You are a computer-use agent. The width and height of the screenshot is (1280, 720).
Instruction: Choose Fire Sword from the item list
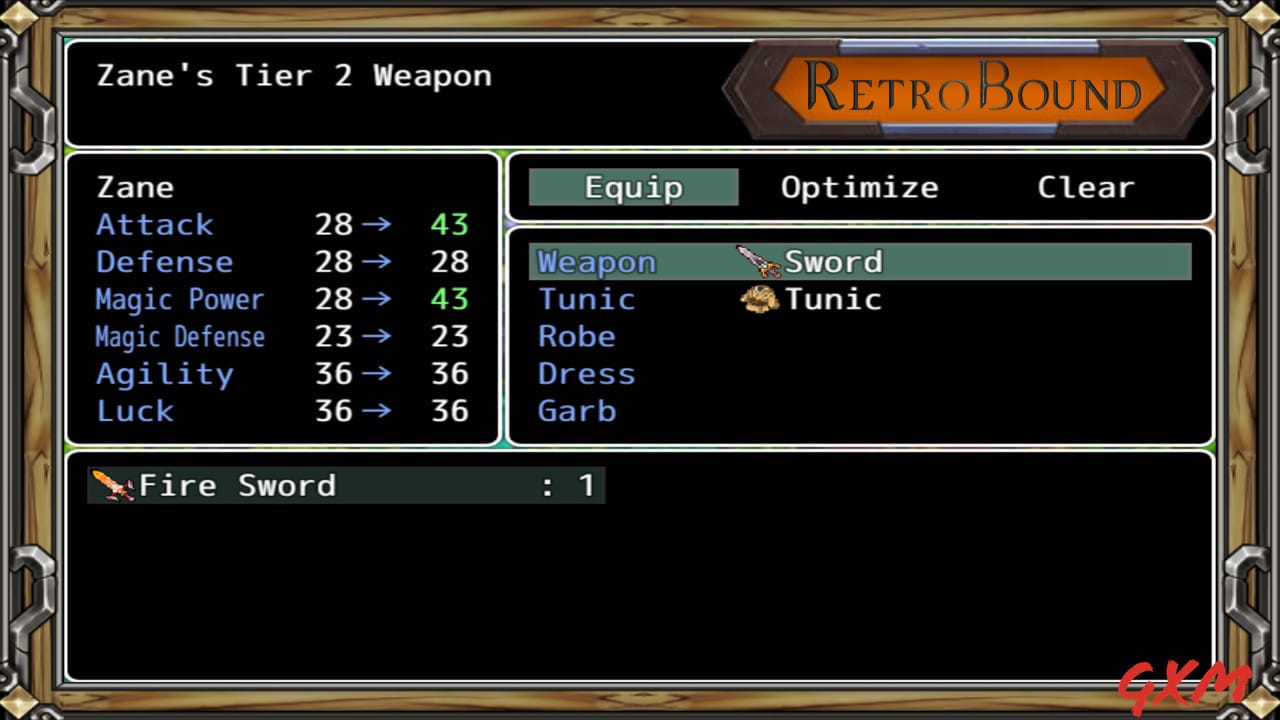240,484
